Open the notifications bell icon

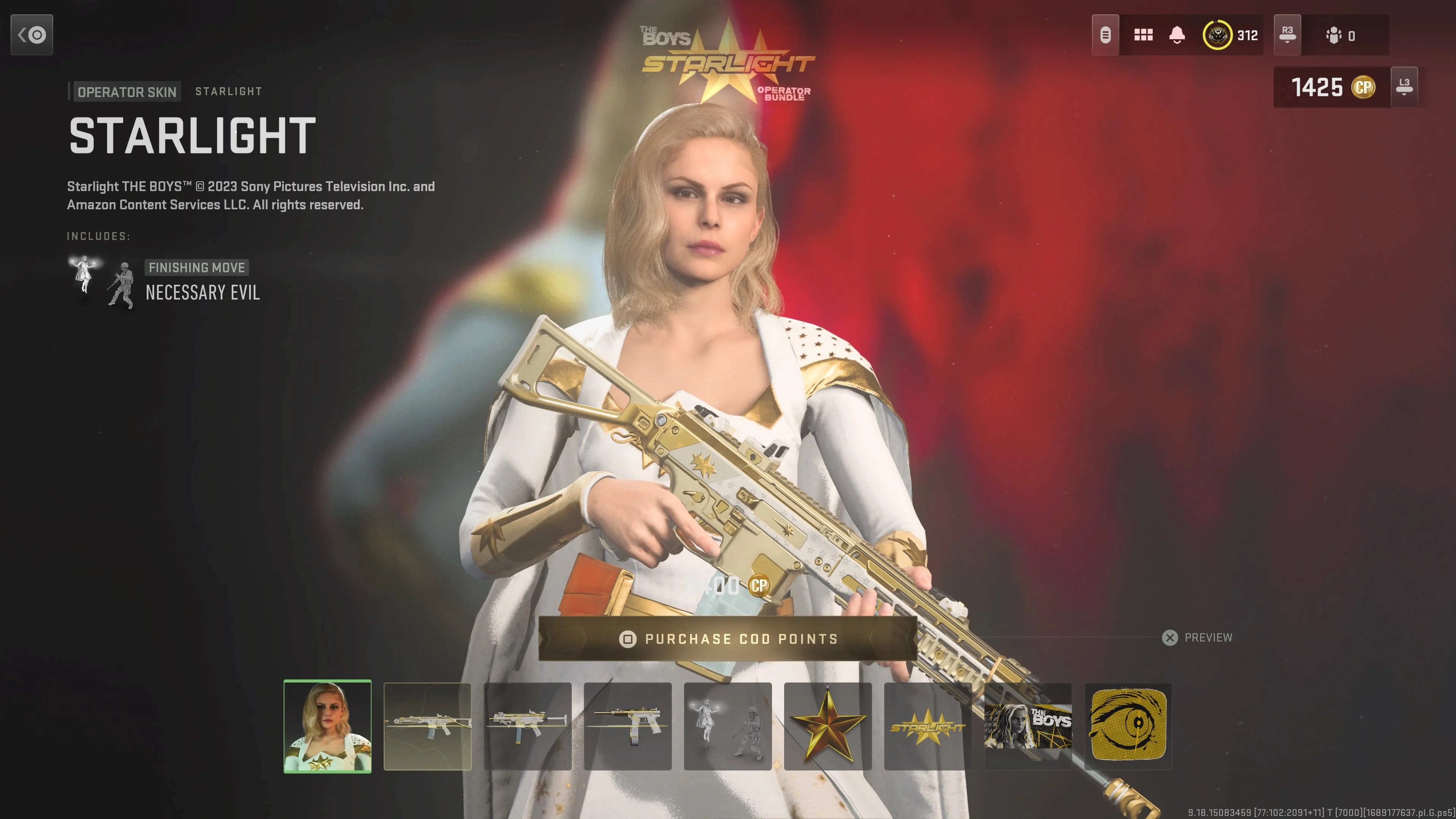(x=1177, y=35)
